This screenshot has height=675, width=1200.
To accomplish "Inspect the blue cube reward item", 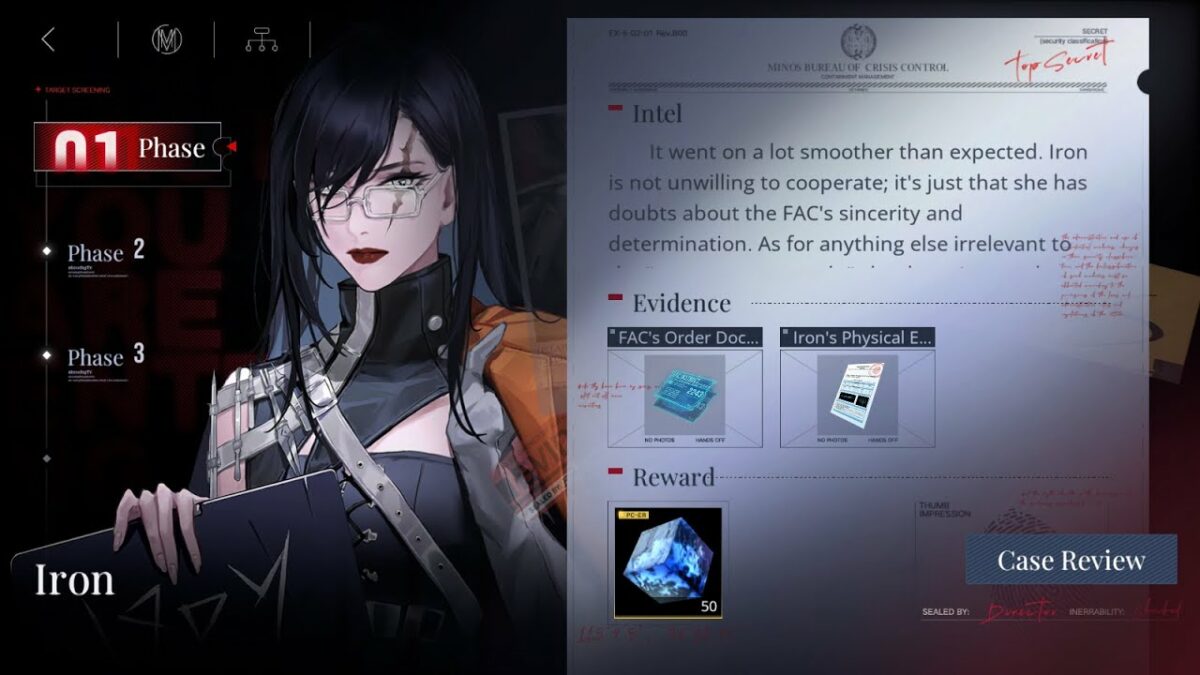I will (668, 561).
